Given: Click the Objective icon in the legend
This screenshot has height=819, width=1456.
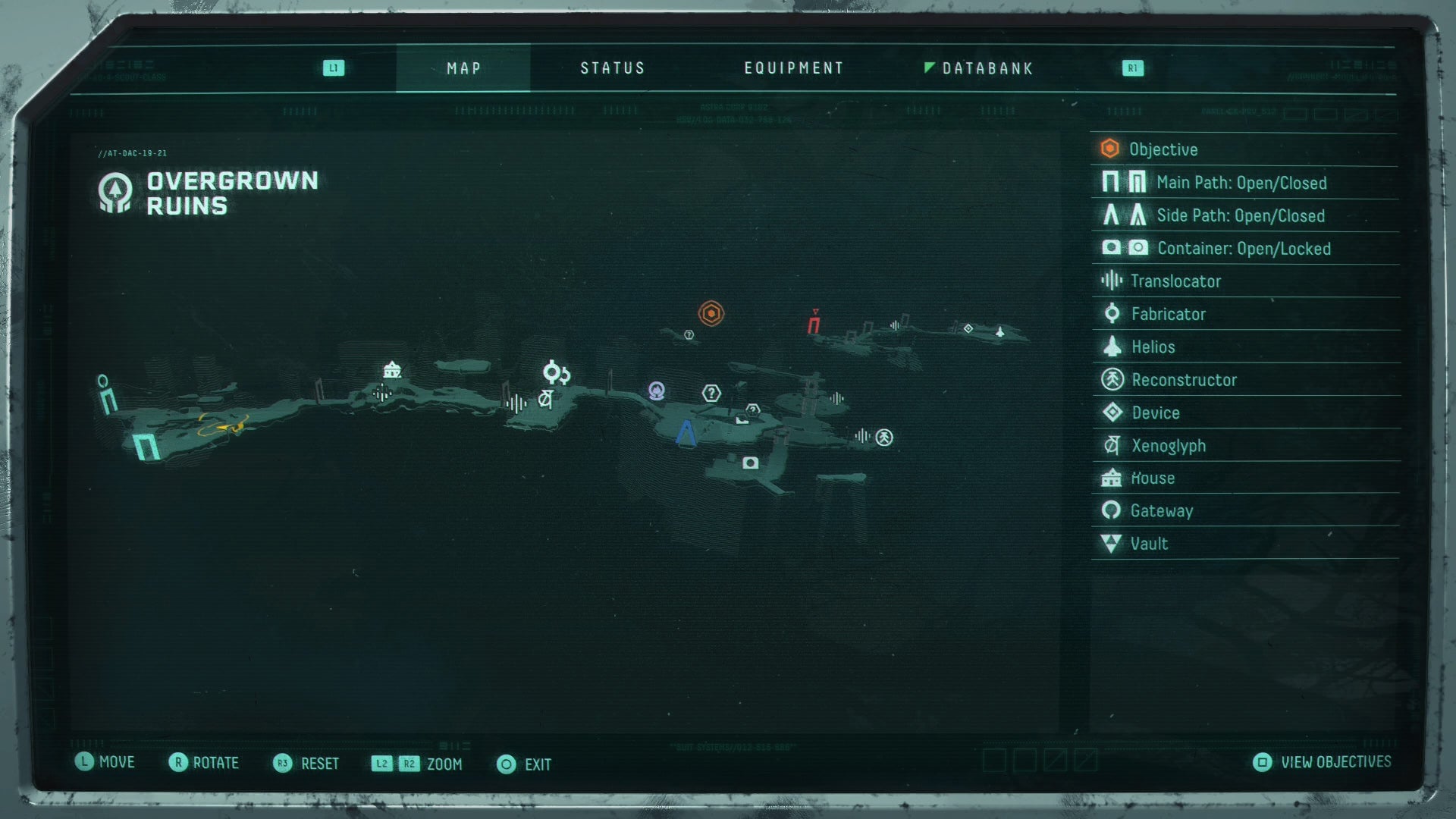Looking at the screenshot, I should click(x=1109, y=149).
